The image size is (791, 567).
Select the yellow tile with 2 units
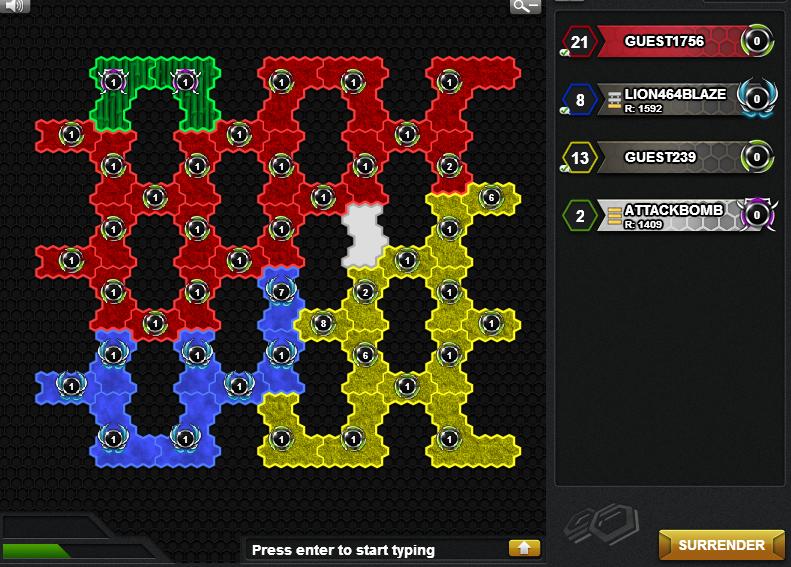[x=365, y=292]
